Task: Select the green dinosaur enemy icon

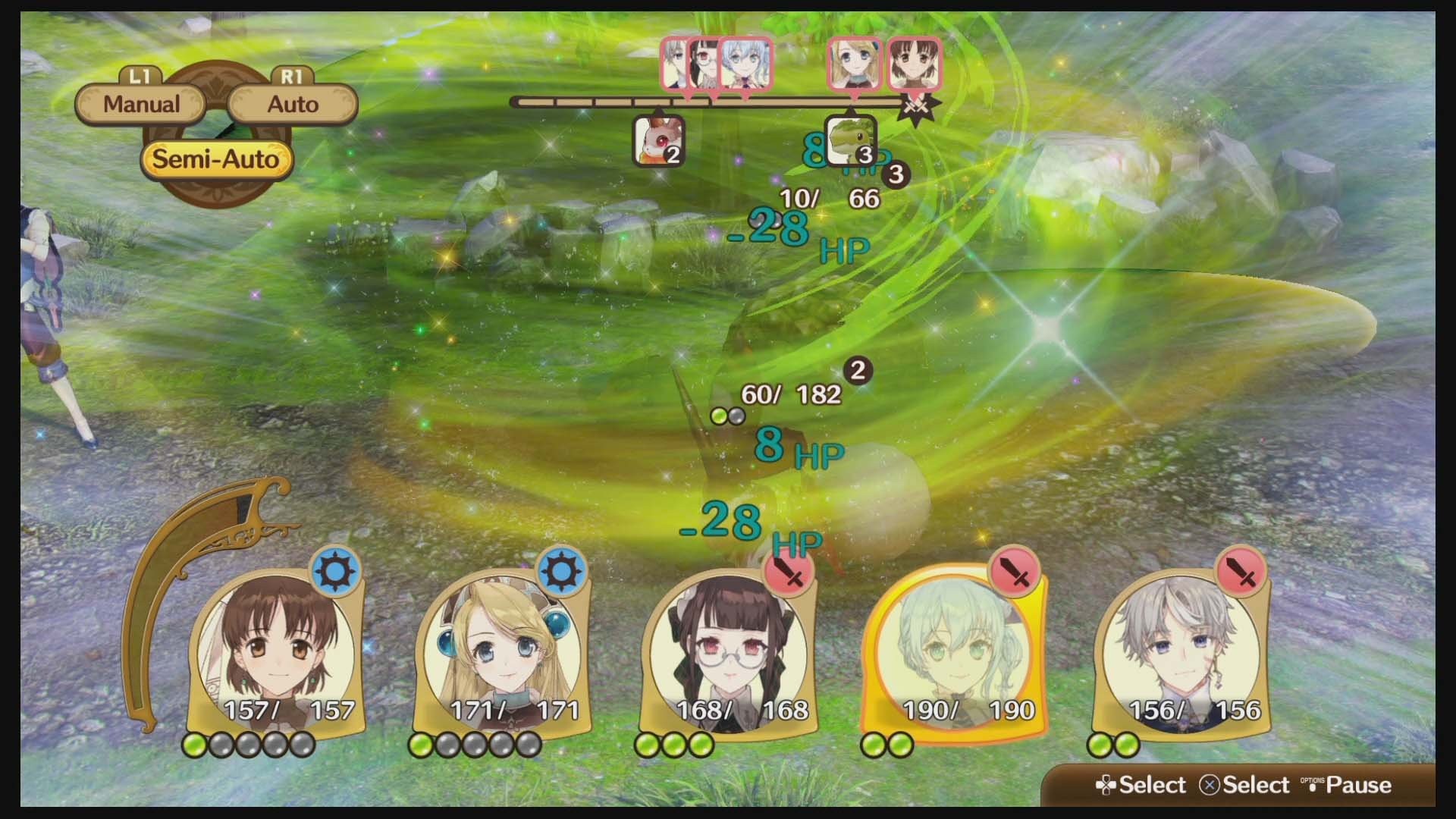Action: pos(852,140)
